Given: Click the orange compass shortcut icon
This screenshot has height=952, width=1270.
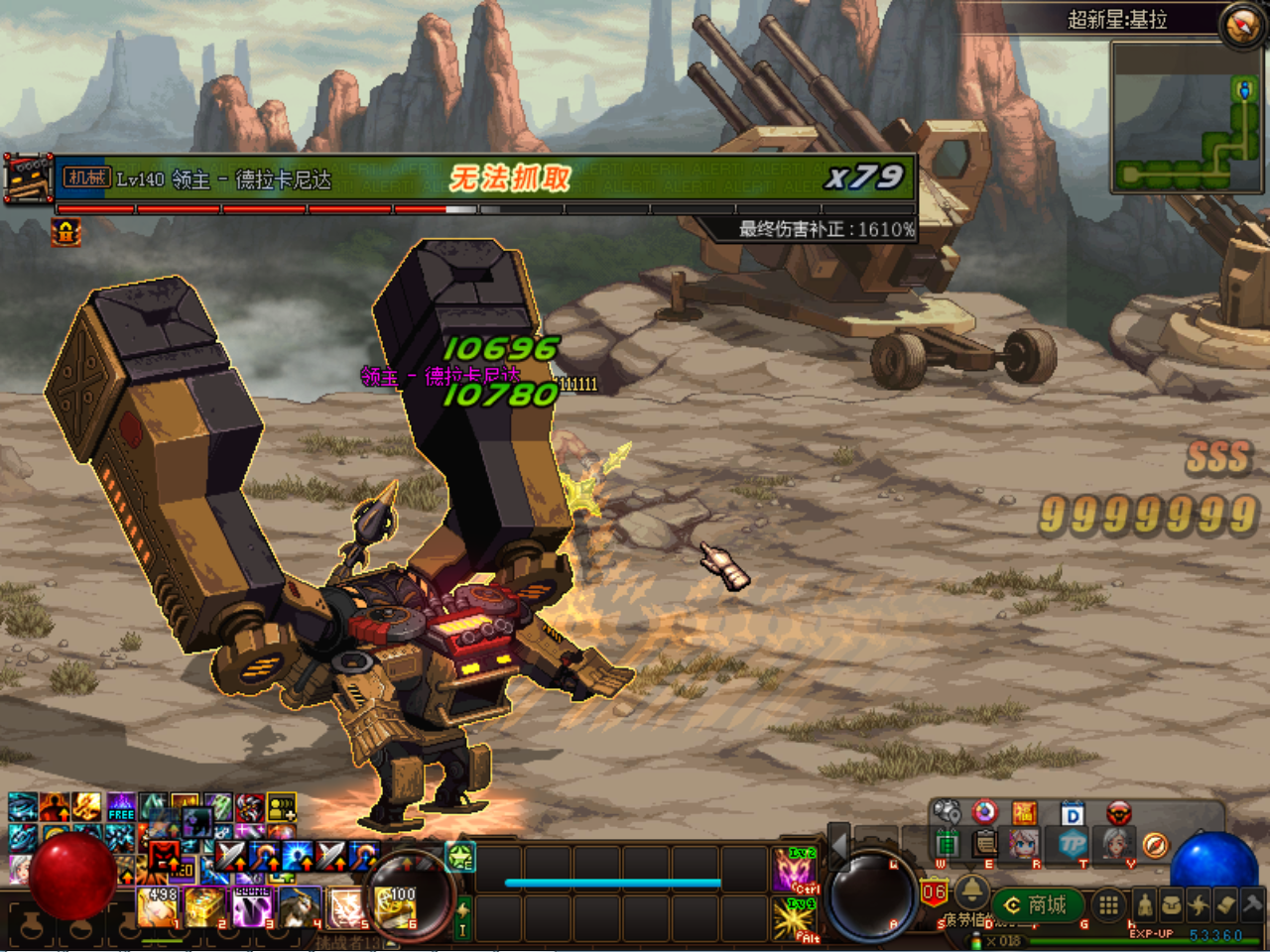Looking at the screenshot, I should pos(1155,845).
